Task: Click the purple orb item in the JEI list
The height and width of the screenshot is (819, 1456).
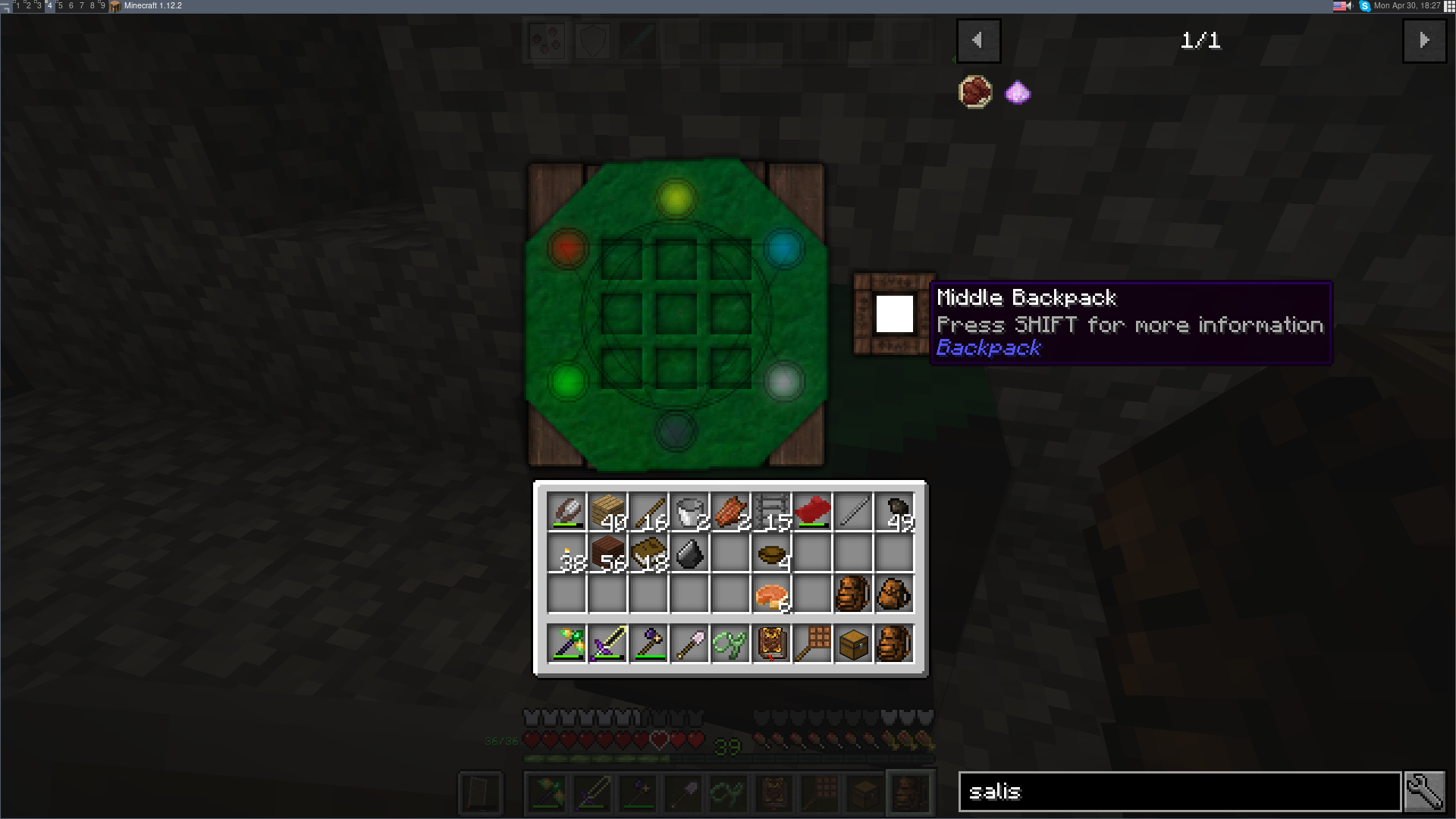Action: pyautogui.click(x=1017, y=92)
